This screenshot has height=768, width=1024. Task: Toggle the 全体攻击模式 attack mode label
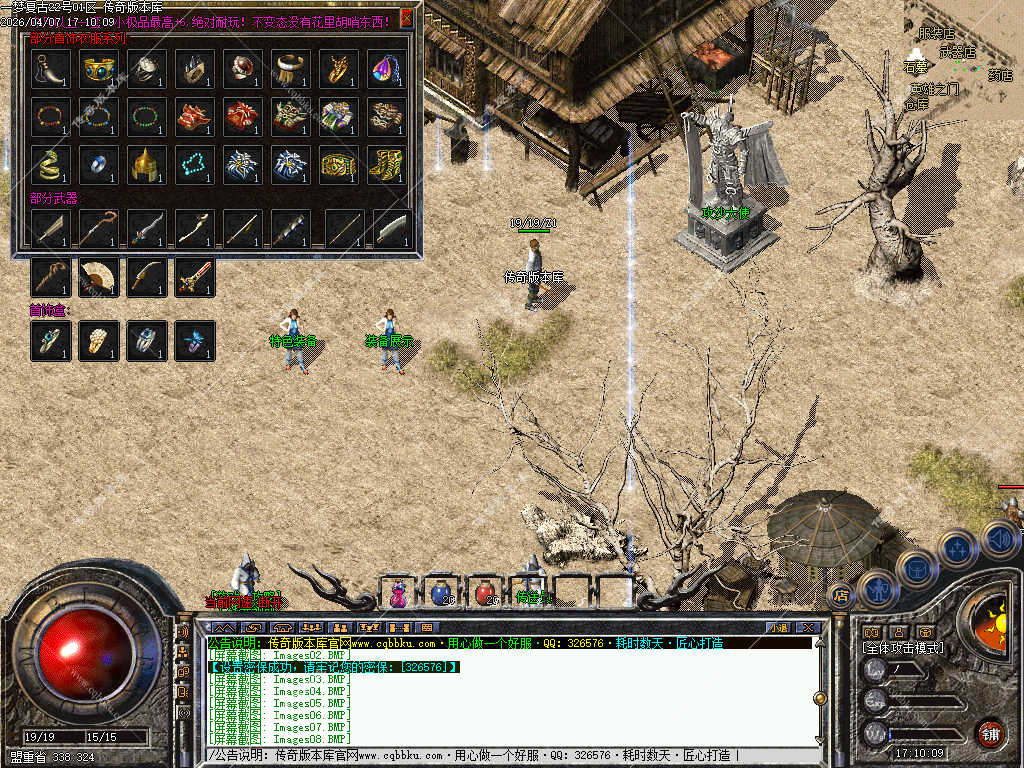pyautogui.click(x=903, y=648)
